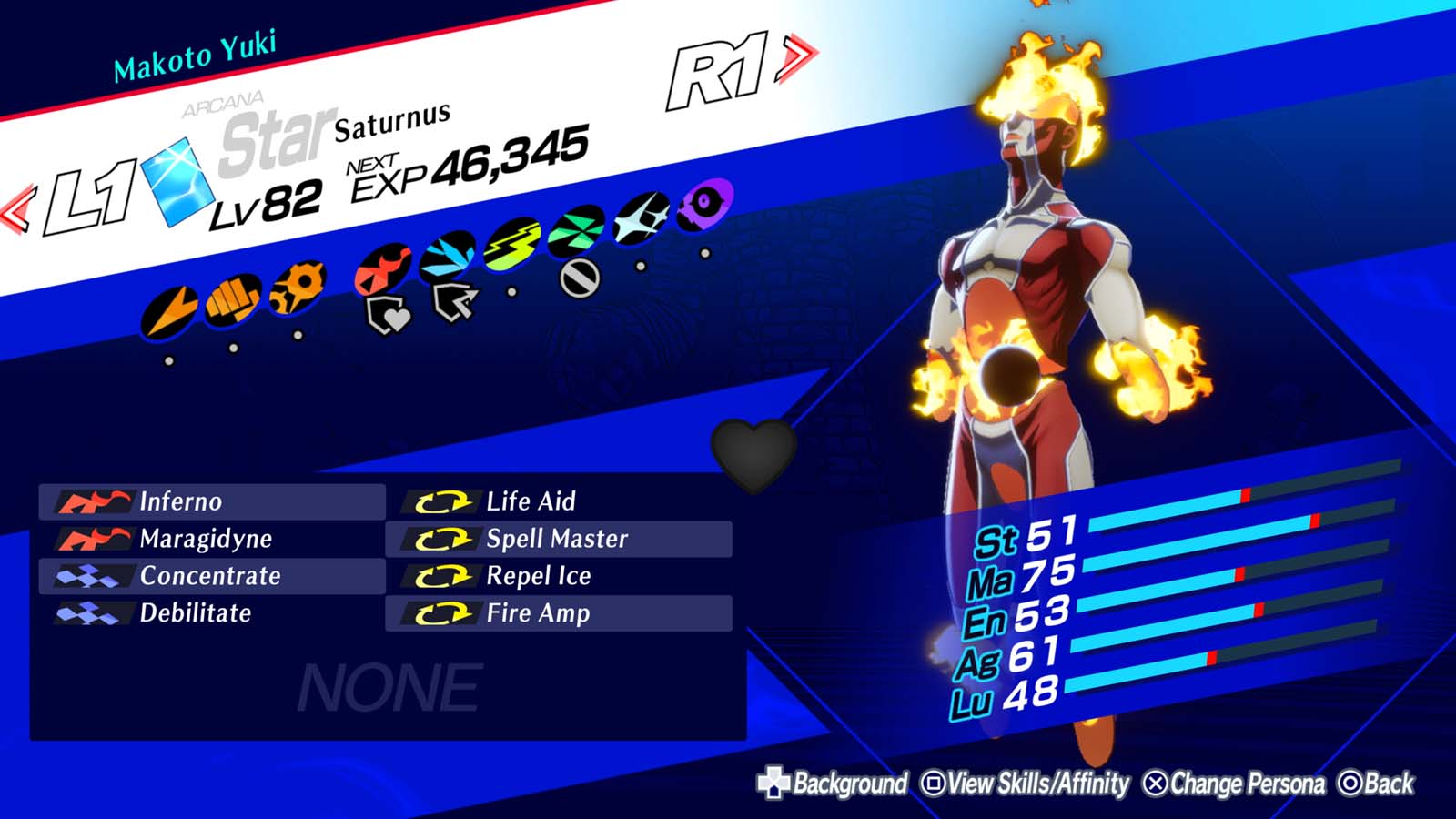
Task: Click the cursor marker below the Ice icon
Action: [x=453, y=299]
